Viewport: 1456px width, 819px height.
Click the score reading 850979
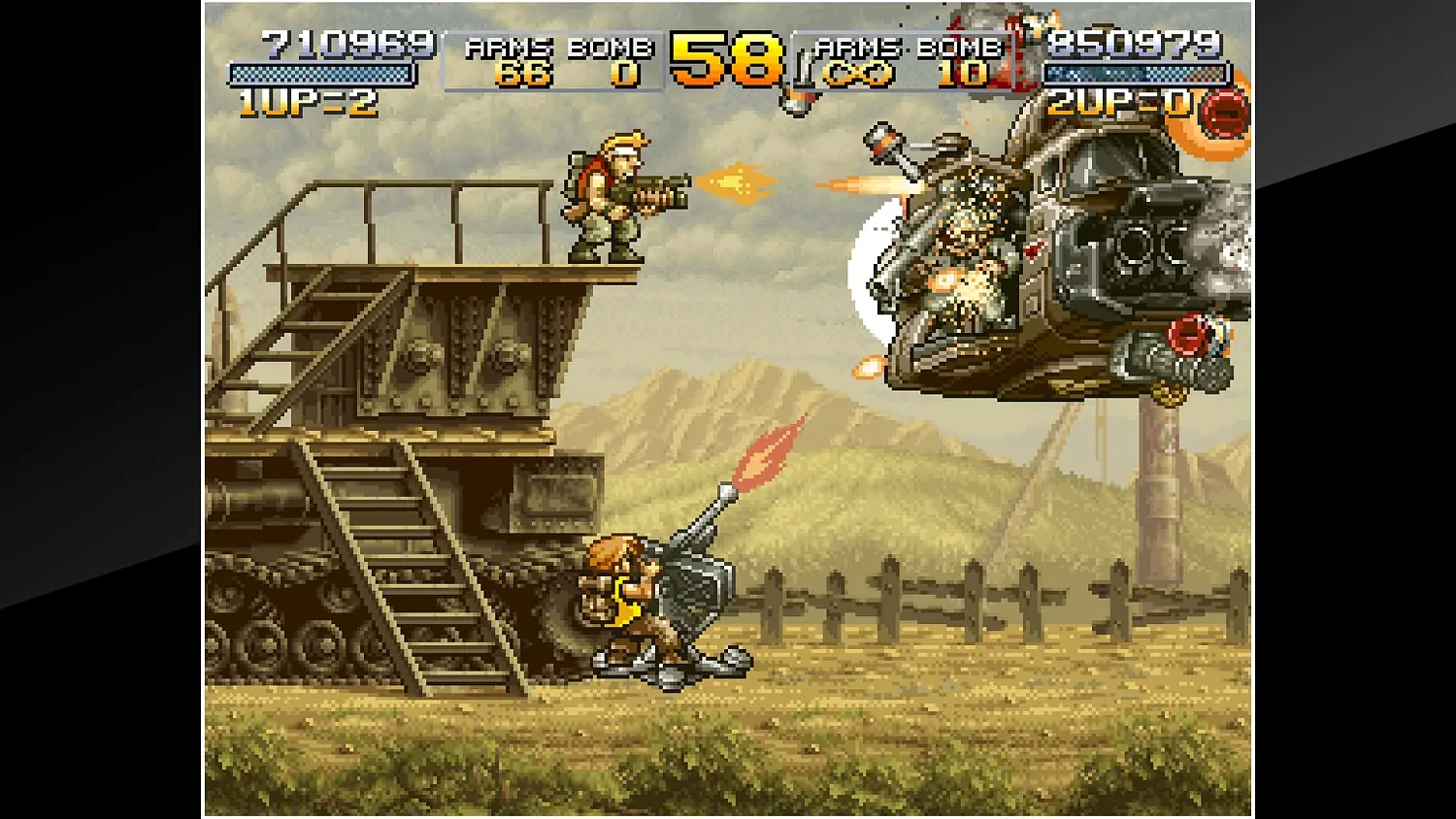[1134, 44]
